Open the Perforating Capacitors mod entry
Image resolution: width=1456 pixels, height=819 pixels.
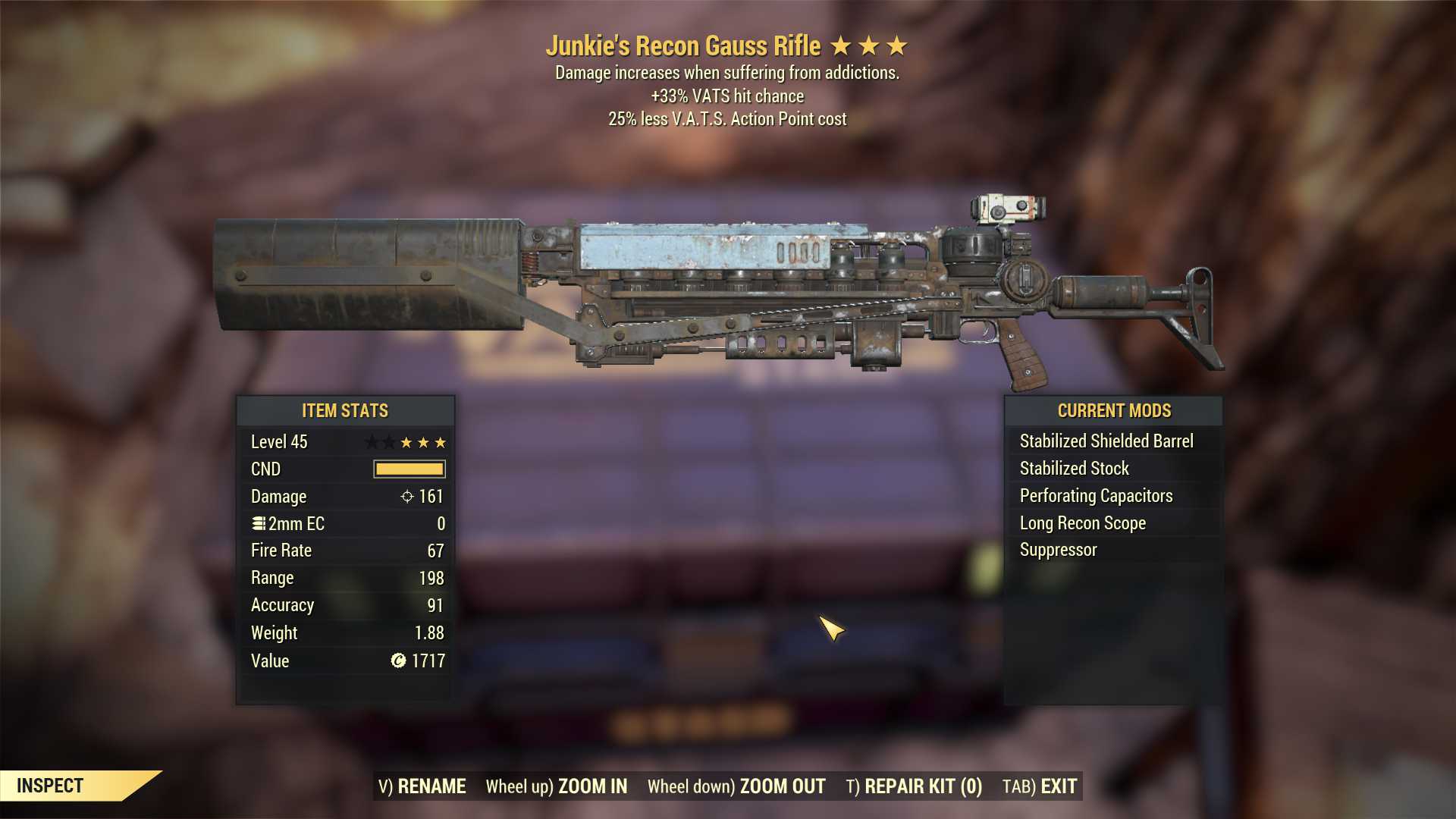(1096, 495)
